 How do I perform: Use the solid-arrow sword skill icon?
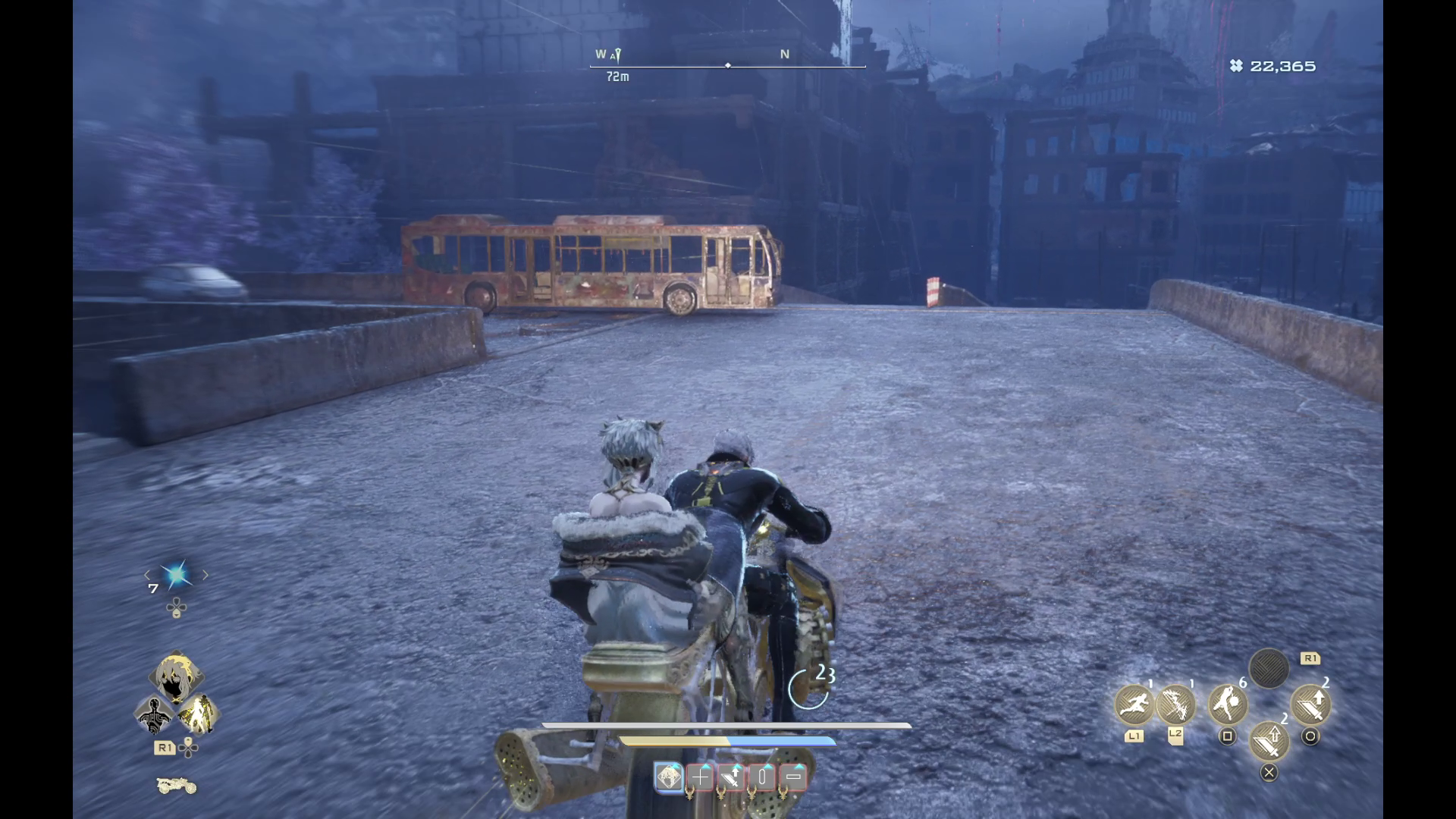(1310, 704)
